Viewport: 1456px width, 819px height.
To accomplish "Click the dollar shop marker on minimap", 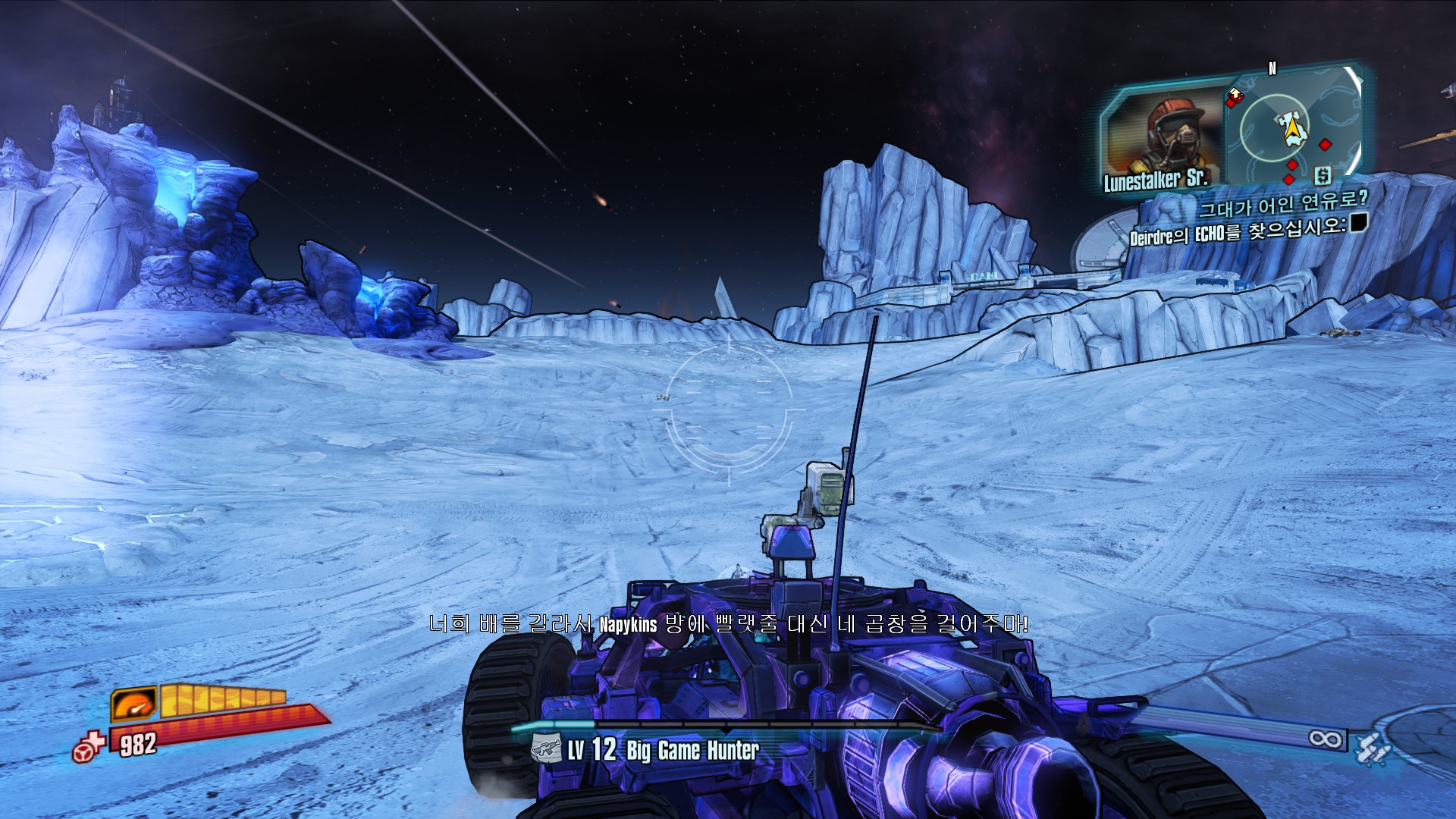I will pyautogui.click(x=1323, y=176).
